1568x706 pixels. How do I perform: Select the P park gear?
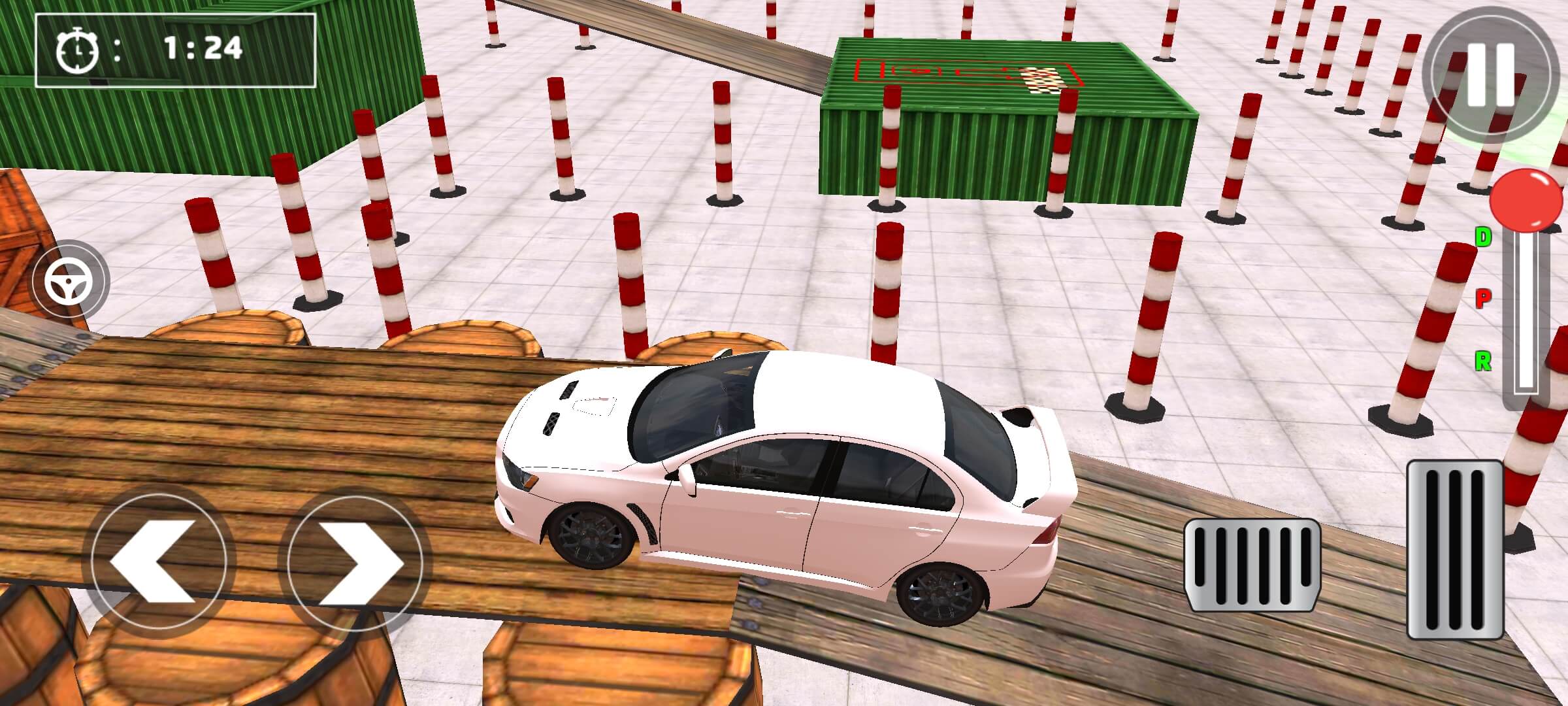[1483, 299]
